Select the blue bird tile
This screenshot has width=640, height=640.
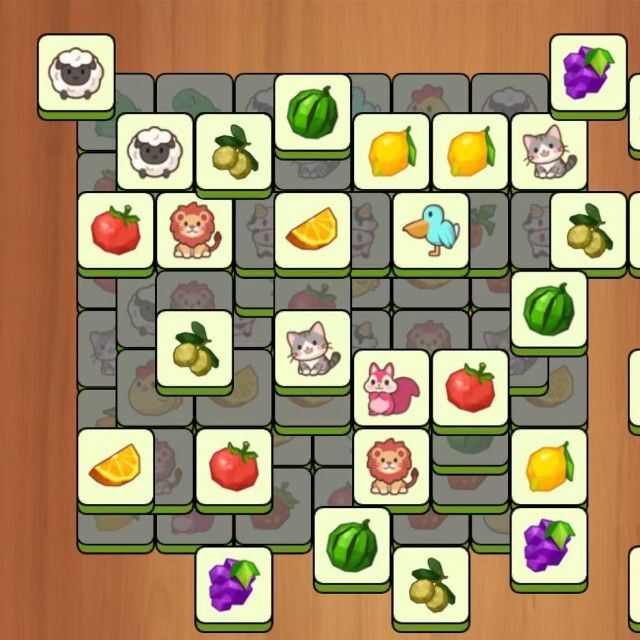[431, 231]
